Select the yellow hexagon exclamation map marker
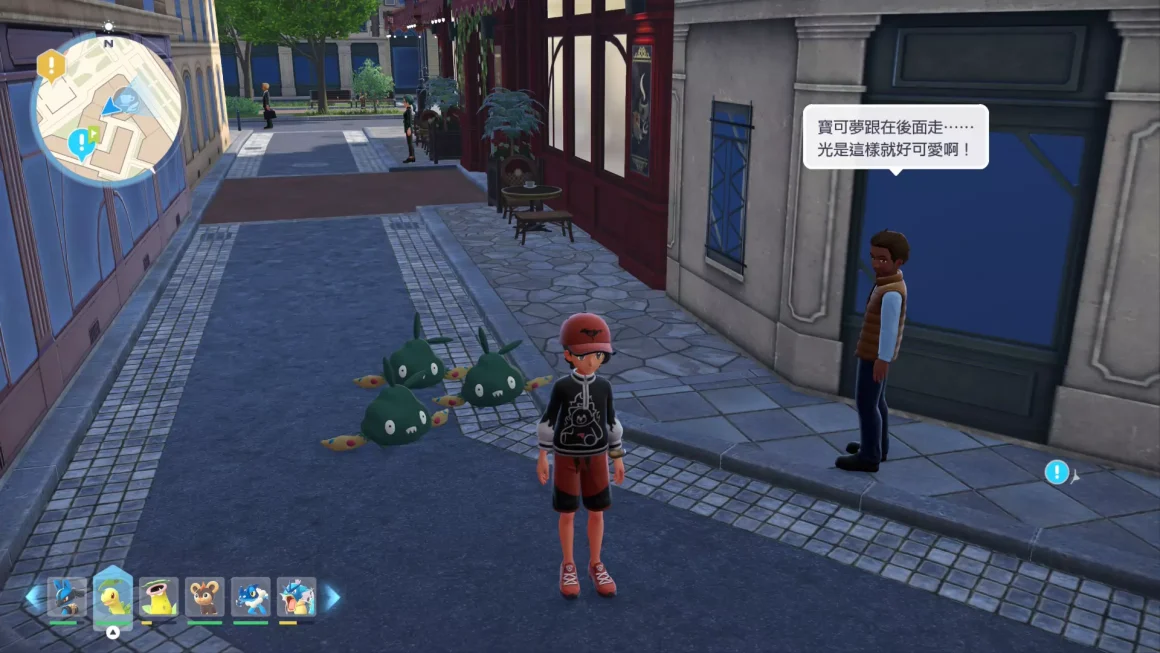This screenshot has height=653, width=1160. 50,66
